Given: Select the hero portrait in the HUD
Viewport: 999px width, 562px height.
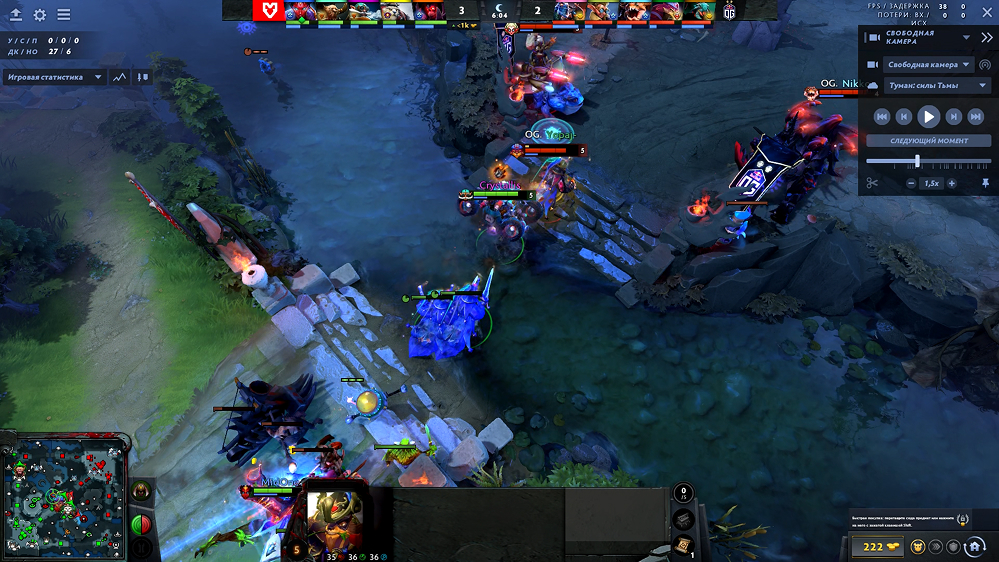Looking at the screenshot, I should click(x=333, y=518).
